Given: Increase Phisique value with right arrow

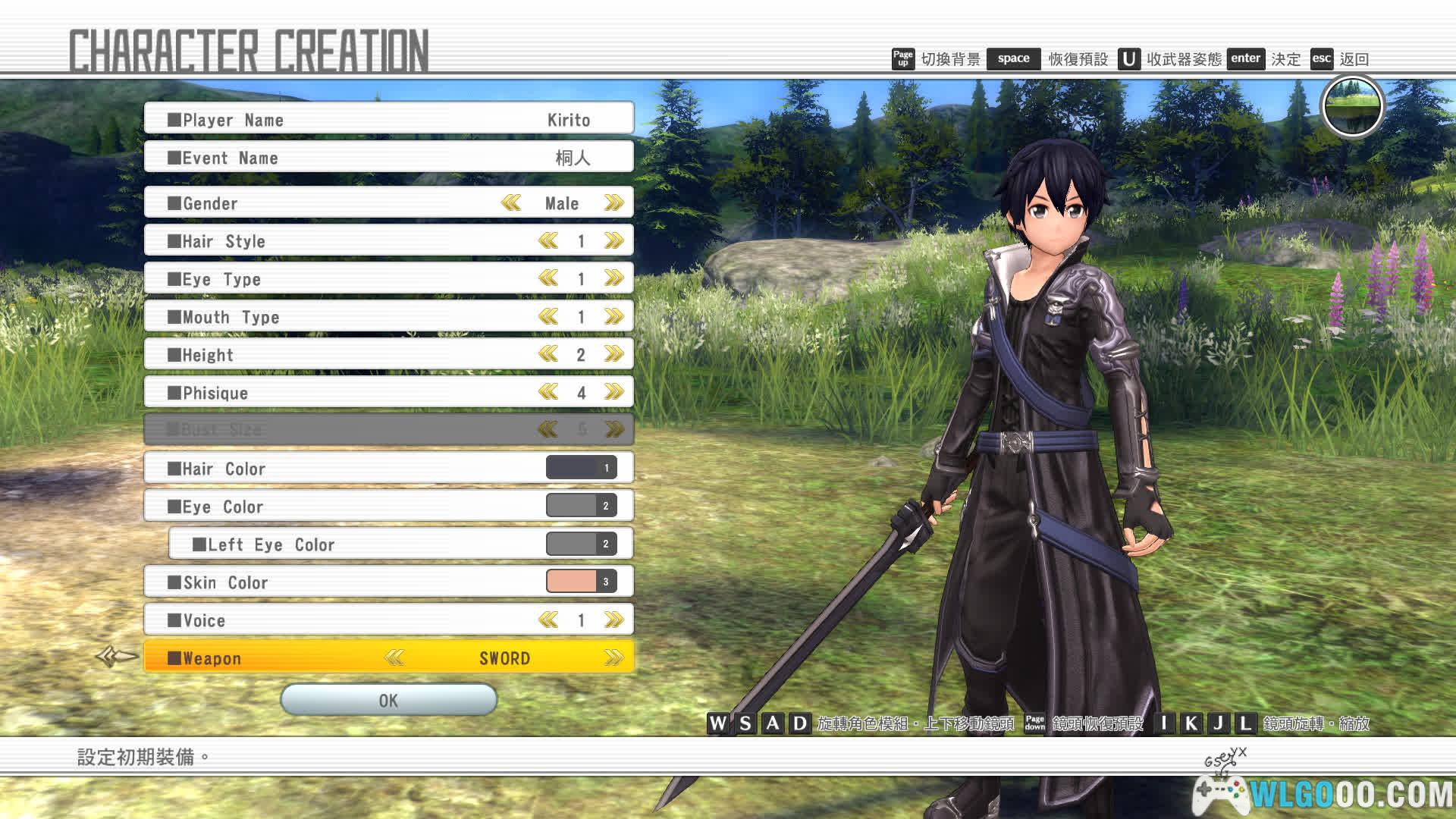Looking at the screenshot, I should tap(613, 393).
